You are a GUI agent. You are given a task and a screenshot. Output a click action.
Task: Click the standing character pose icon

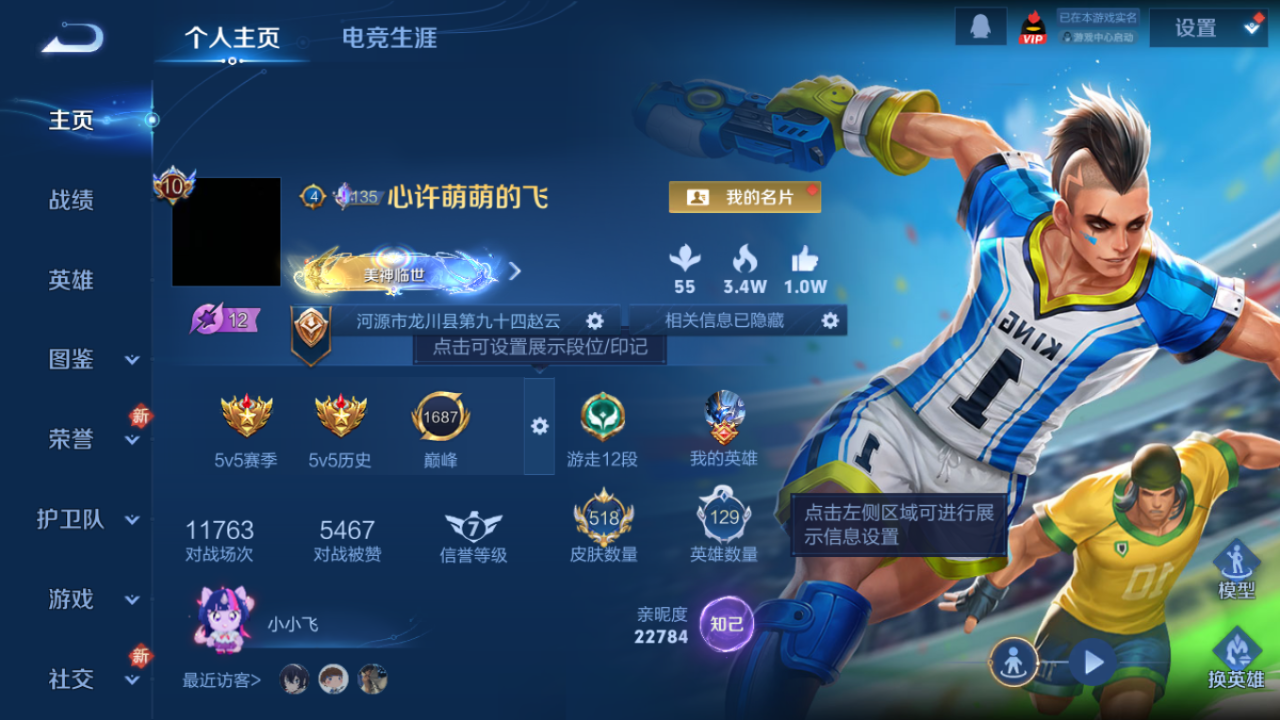(x=1013, y=663)
